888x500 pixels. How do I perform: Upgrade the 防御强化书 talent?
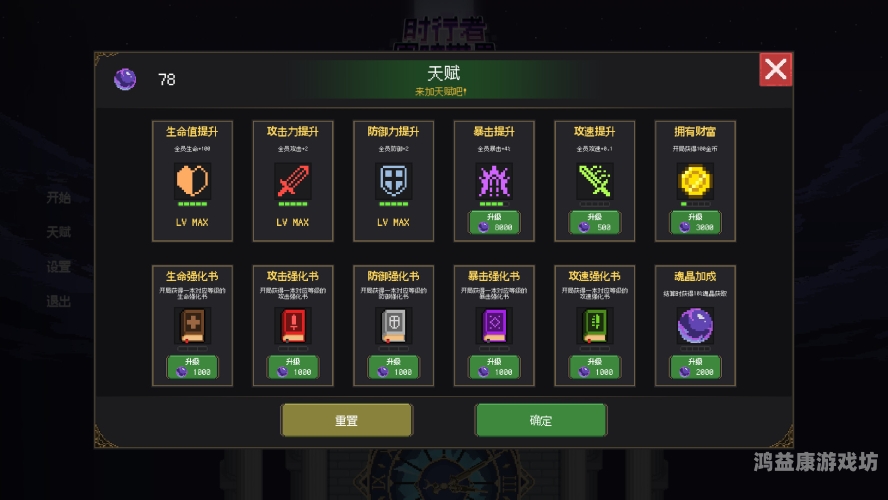[x=393, y=367]
